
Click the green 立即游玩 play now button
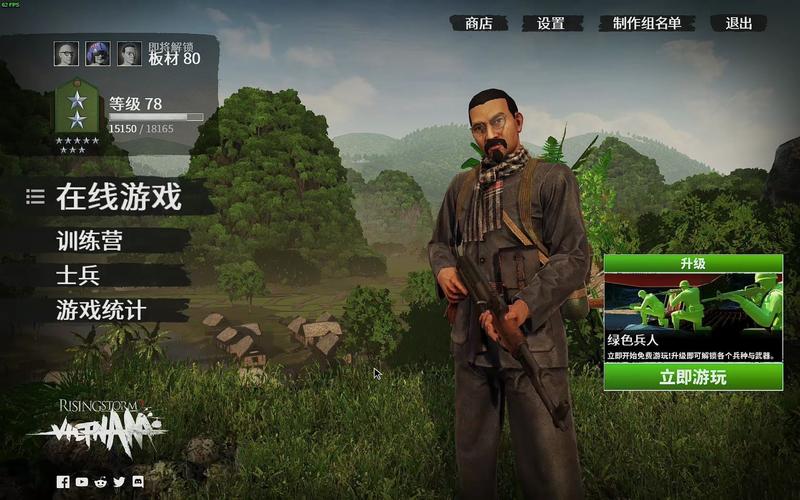point(692,377)
